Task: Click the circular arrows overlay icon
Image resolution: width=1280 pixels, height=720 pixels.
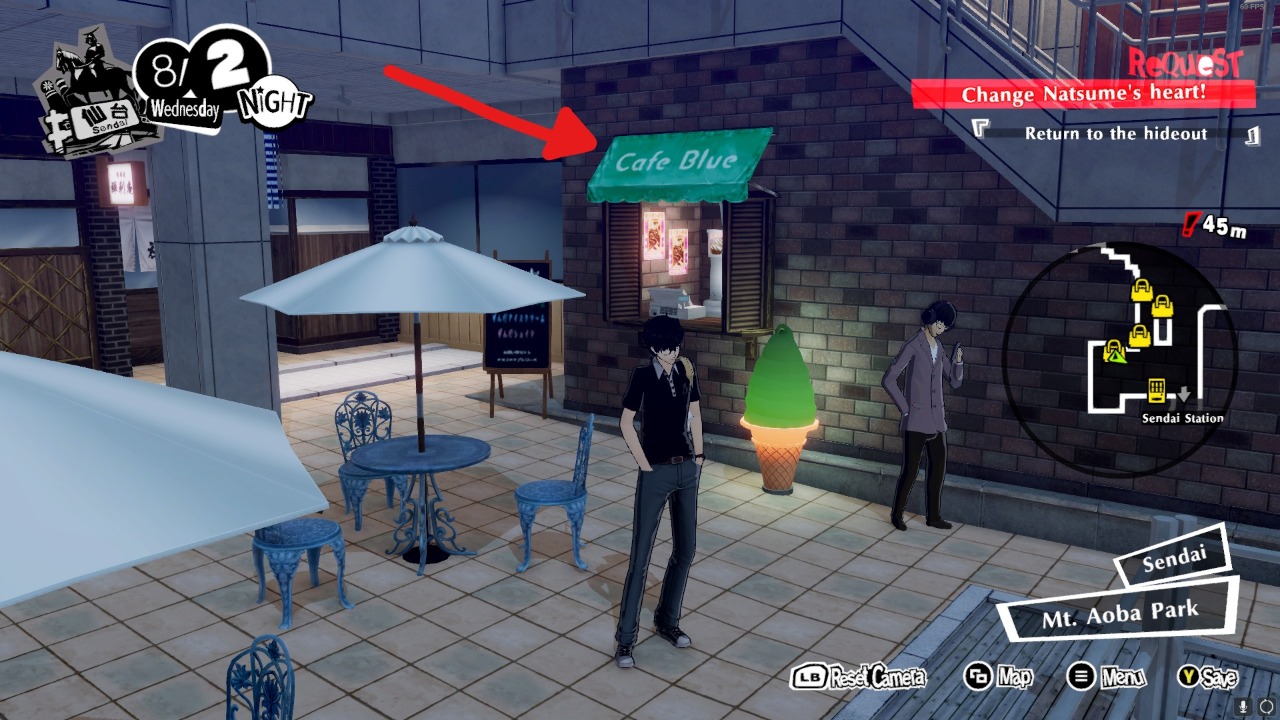Action: pos(1266,706)
